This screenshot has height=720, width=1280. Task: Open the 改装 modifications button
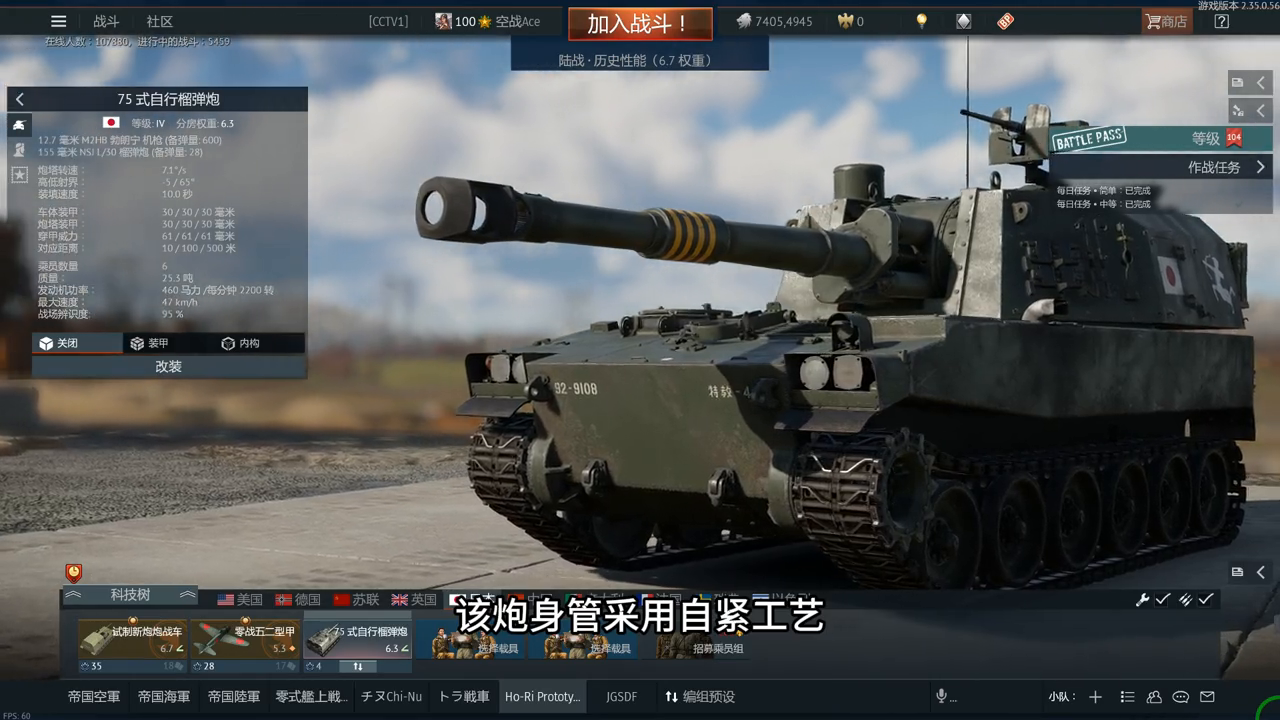pyautogui.click(x=168, y=366)
